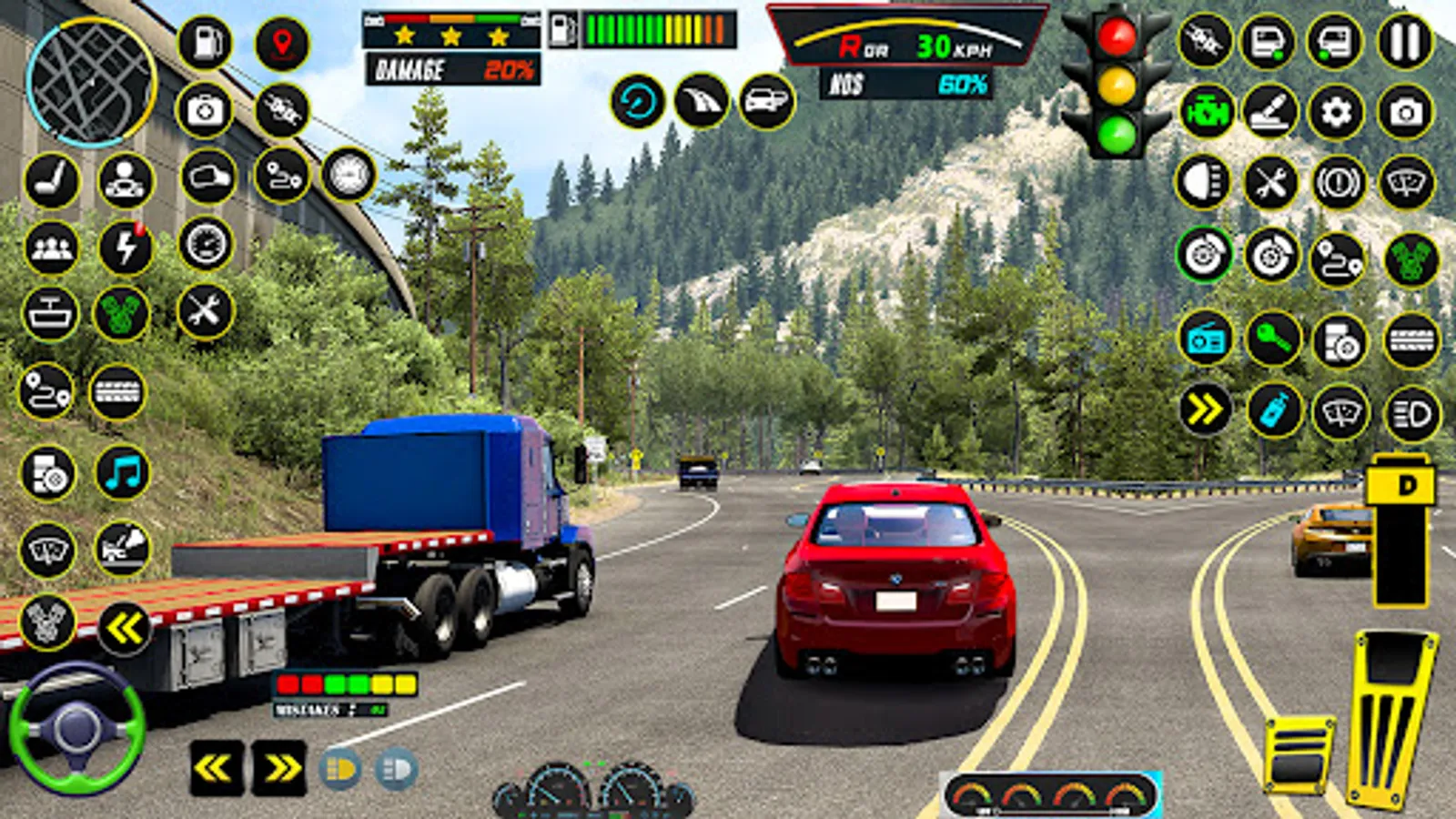1456x819 pixels.
Task: Tap the fuel pump icon
Action: (206, 43)
